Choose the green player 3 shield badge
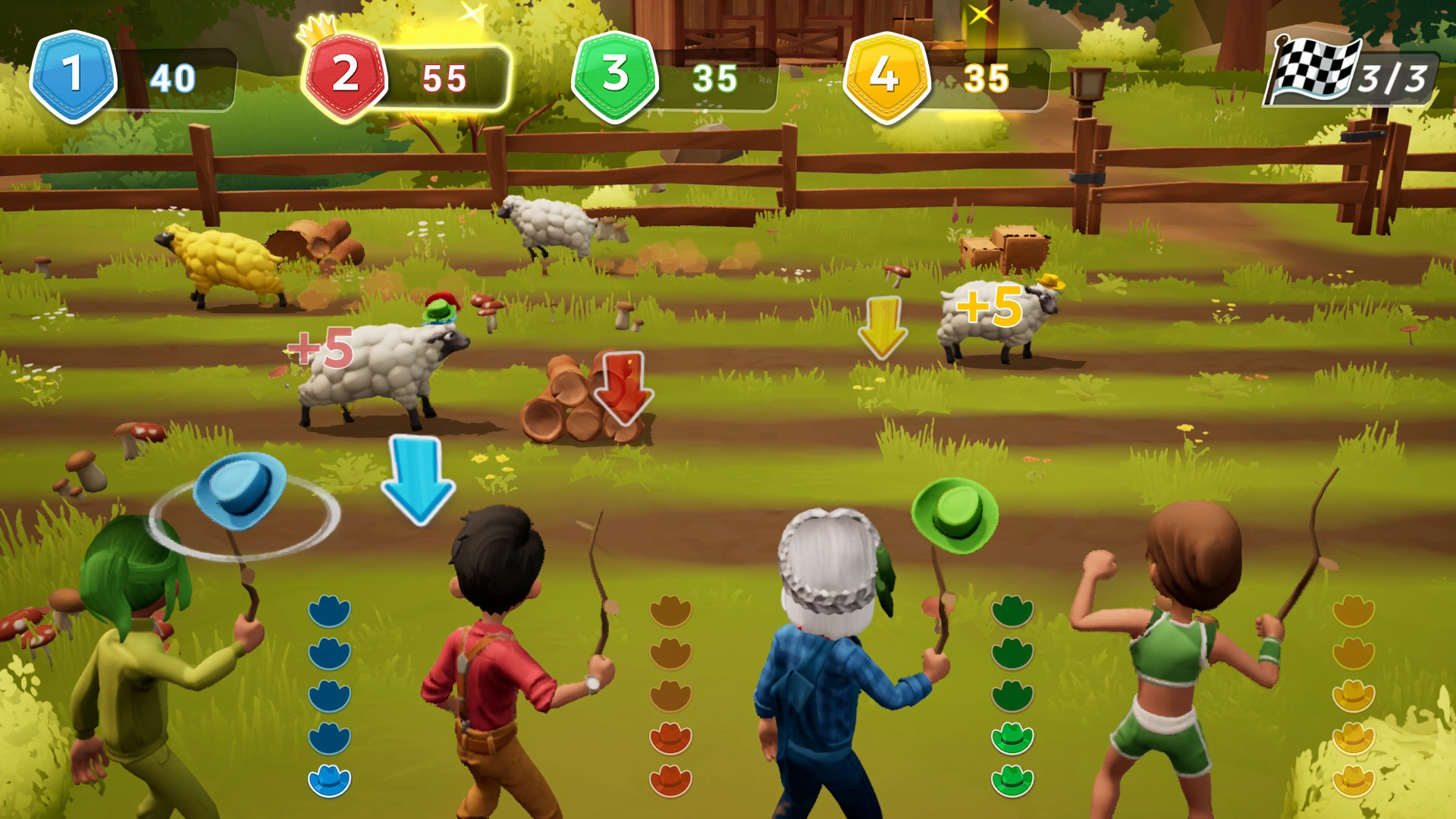The height and width of the screenshot is (819, 1456). tap(615, 76)
